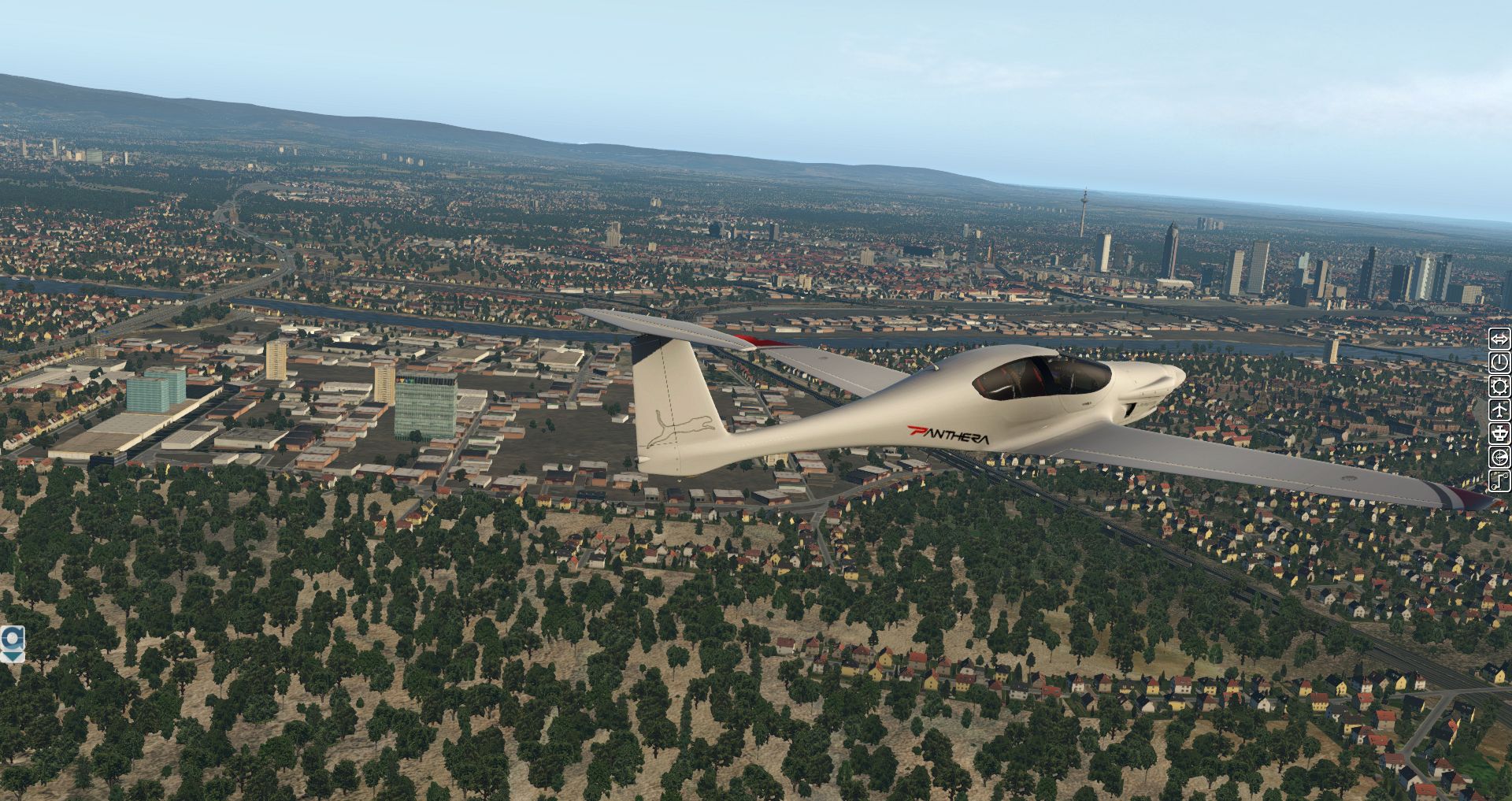Expand the teal down-arrow below the overlay icon
This screenshot has height=801, width=1512.
coord(13,656)
